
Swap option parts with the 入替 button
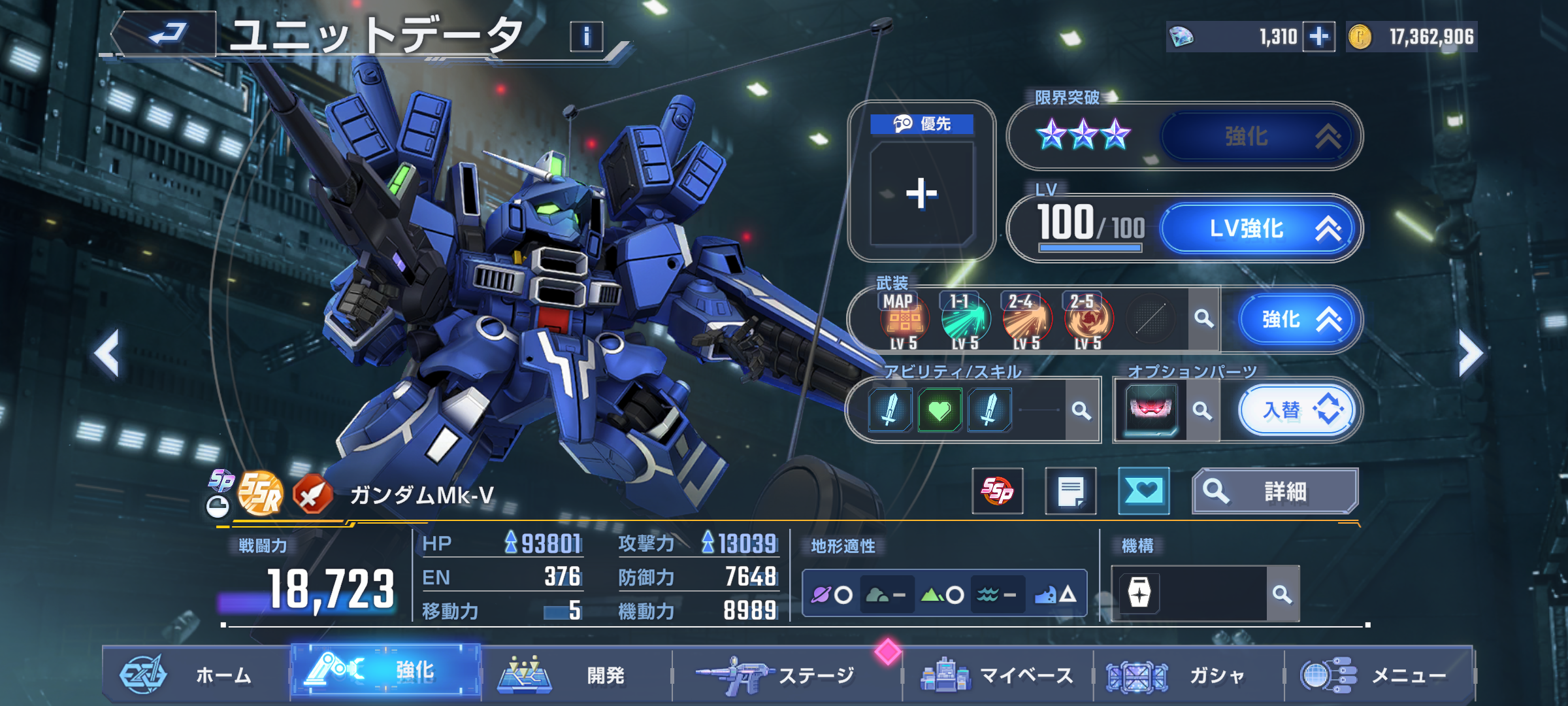(1298, 411)
